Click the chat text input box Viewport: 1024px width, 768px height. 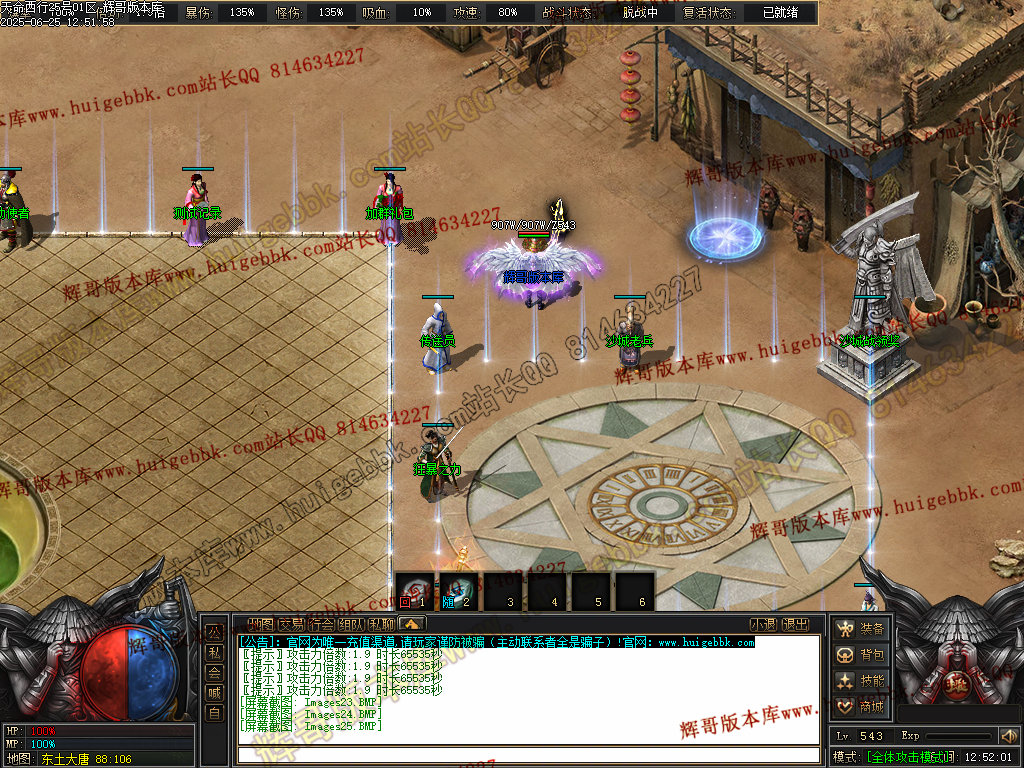[528, 755]
